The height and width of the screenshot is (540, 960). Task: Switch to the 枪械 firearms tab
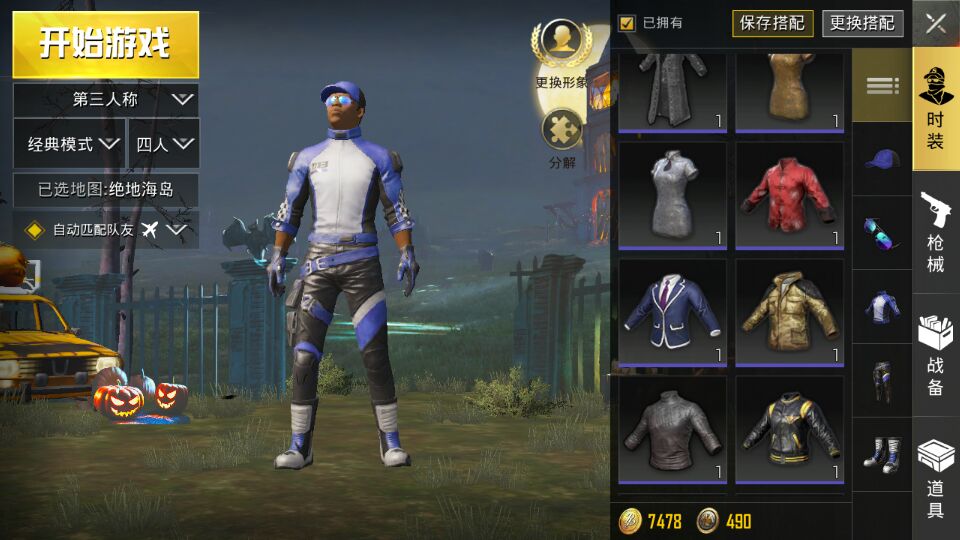coord(936,233)
